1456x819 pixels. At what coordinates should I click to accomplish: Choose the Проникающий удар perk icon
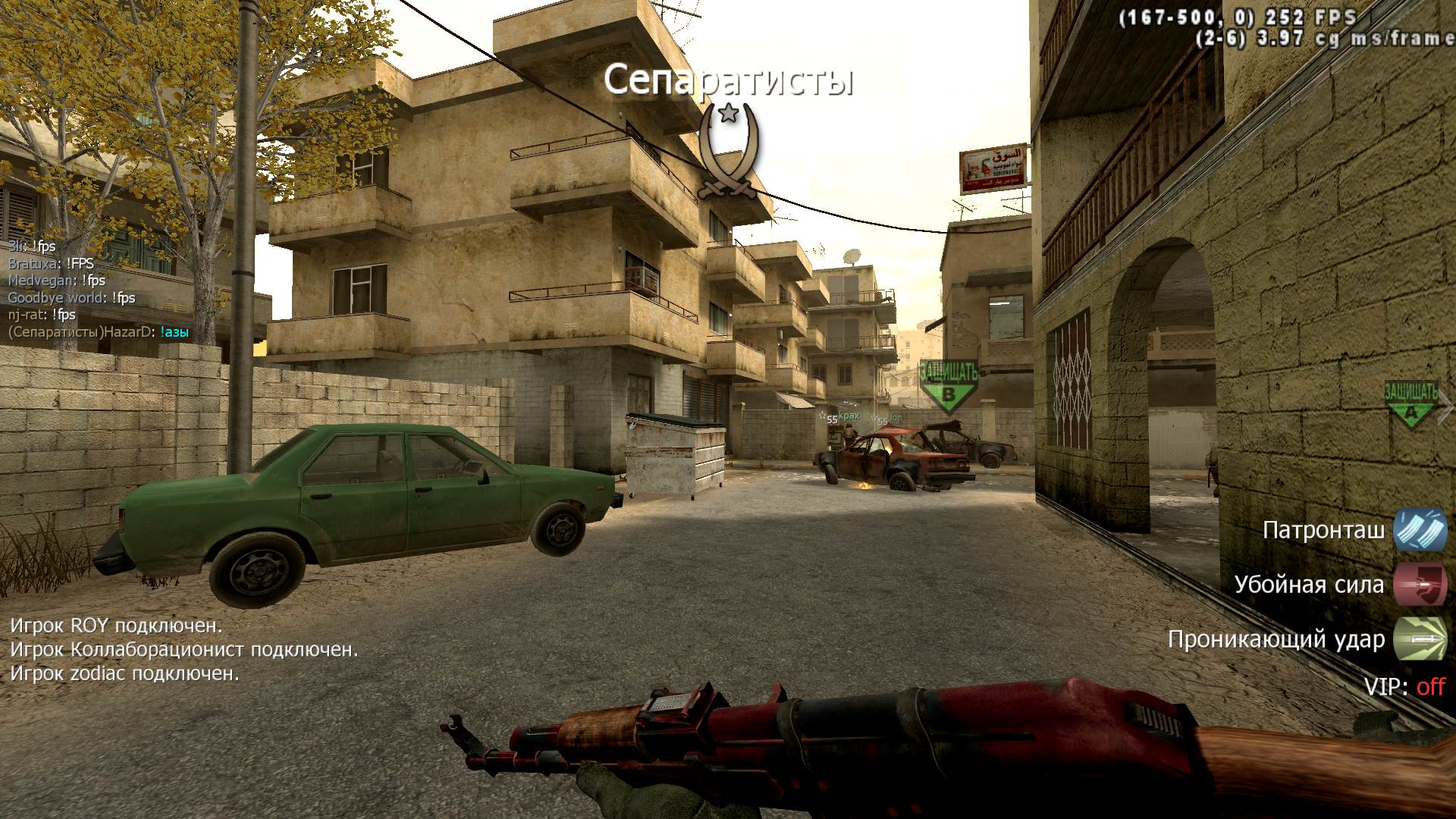pyautogui.click(x=1420, y=639)
